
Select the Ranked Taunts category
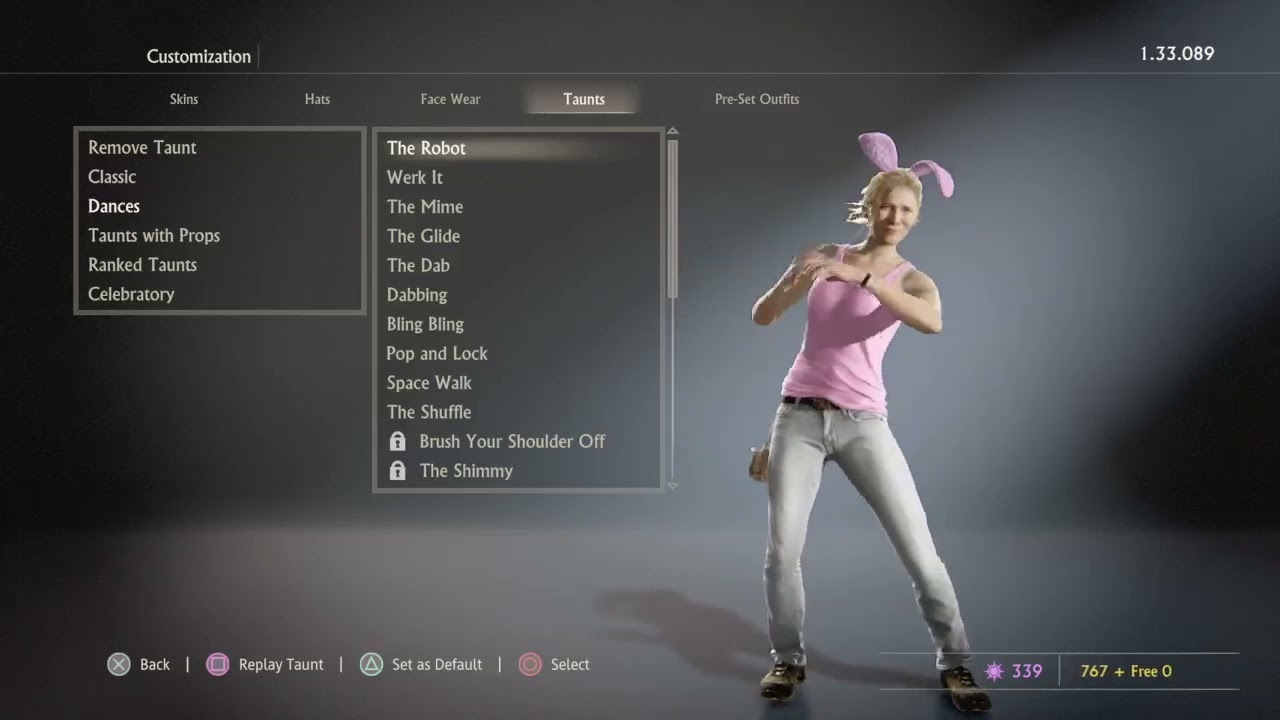[x=142, y=265]
